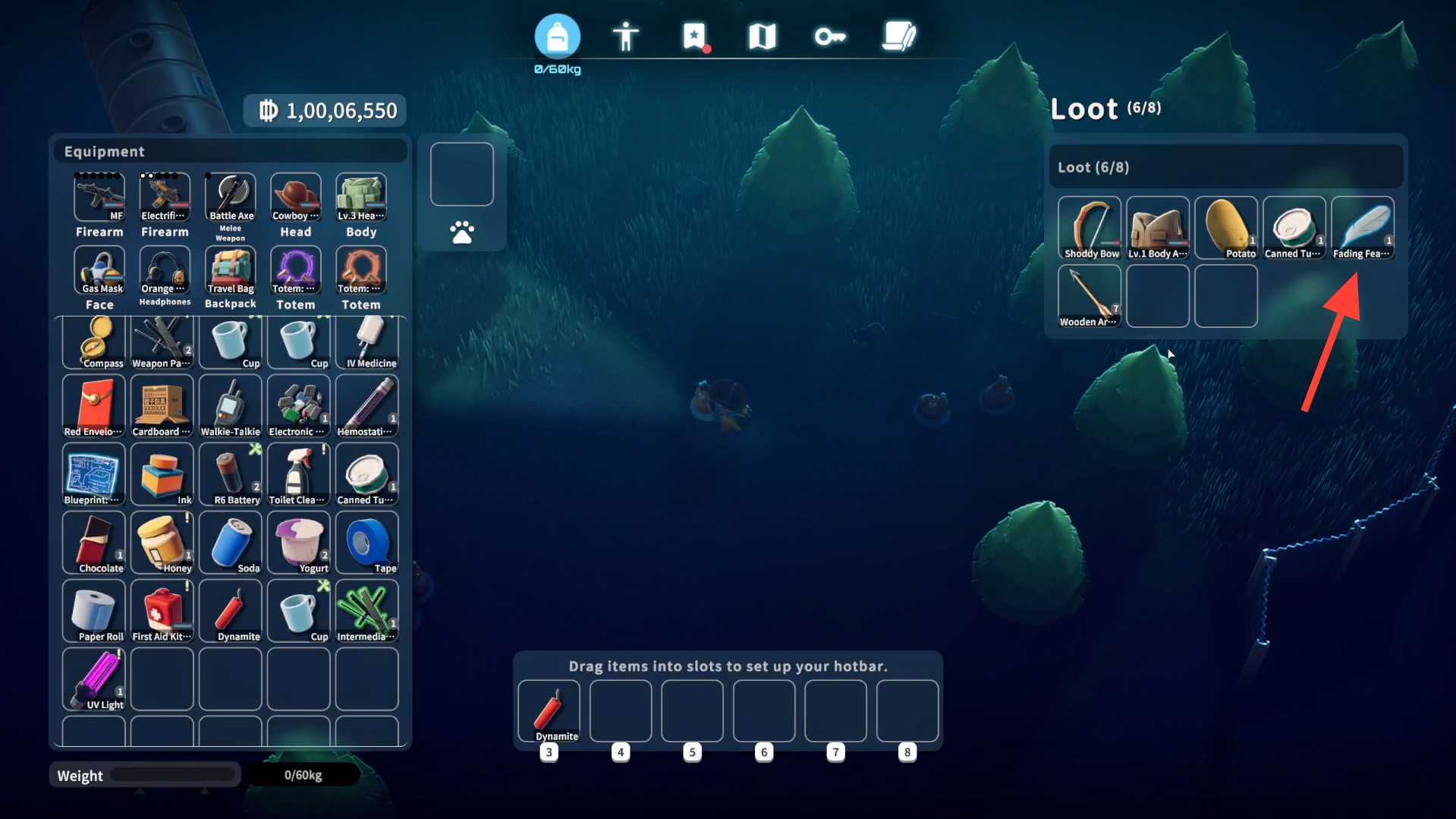Pick the Wooden Arrows loot stack
Viewport: 1456px width, 819px height.
(x=1089, y=296)
